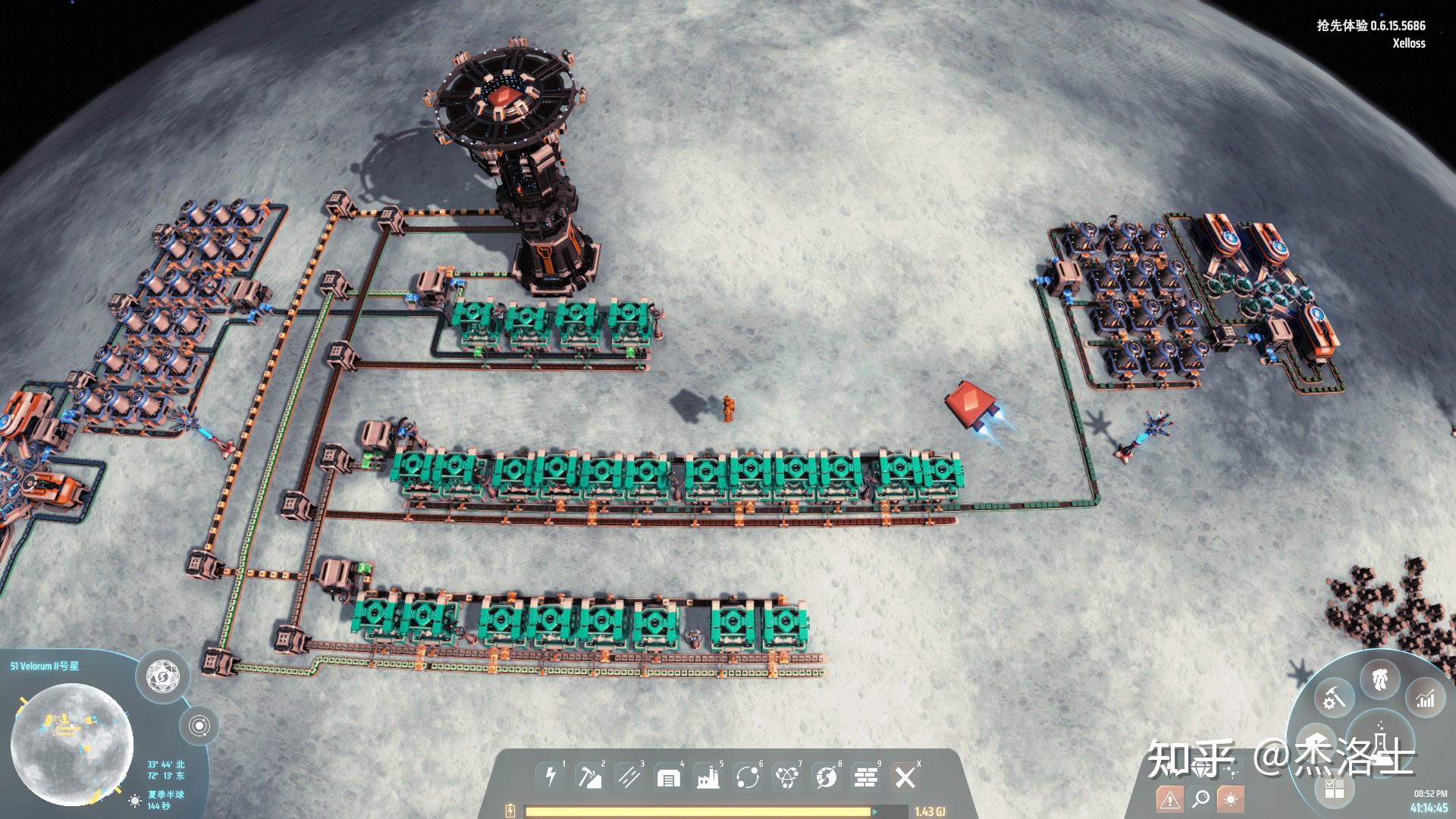
Task: Open the power build category with lightning bolt
Action: [x=551, y=777]
